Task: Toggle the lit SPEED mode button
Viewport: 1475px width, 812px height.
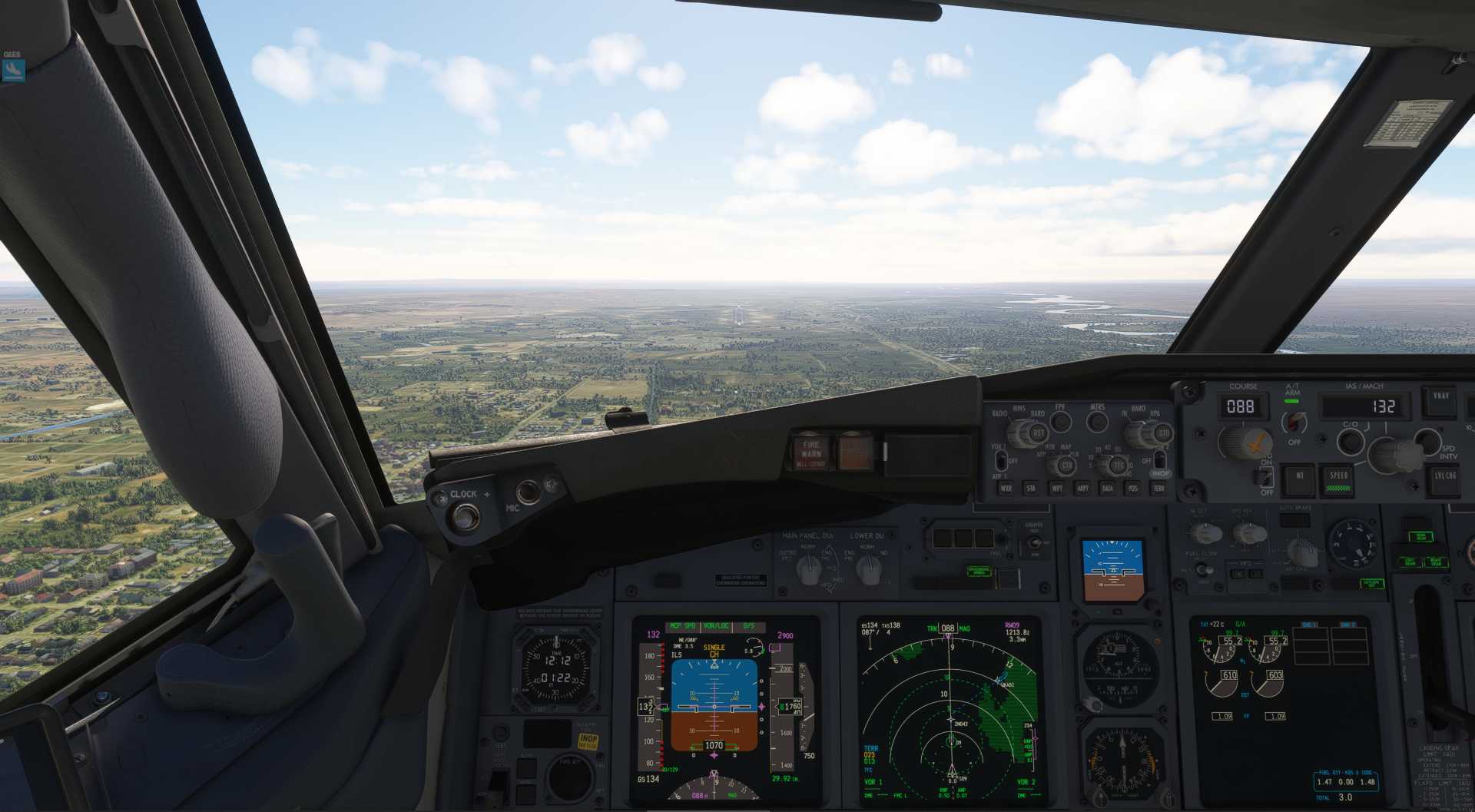Action: (x=1338, y=478)
